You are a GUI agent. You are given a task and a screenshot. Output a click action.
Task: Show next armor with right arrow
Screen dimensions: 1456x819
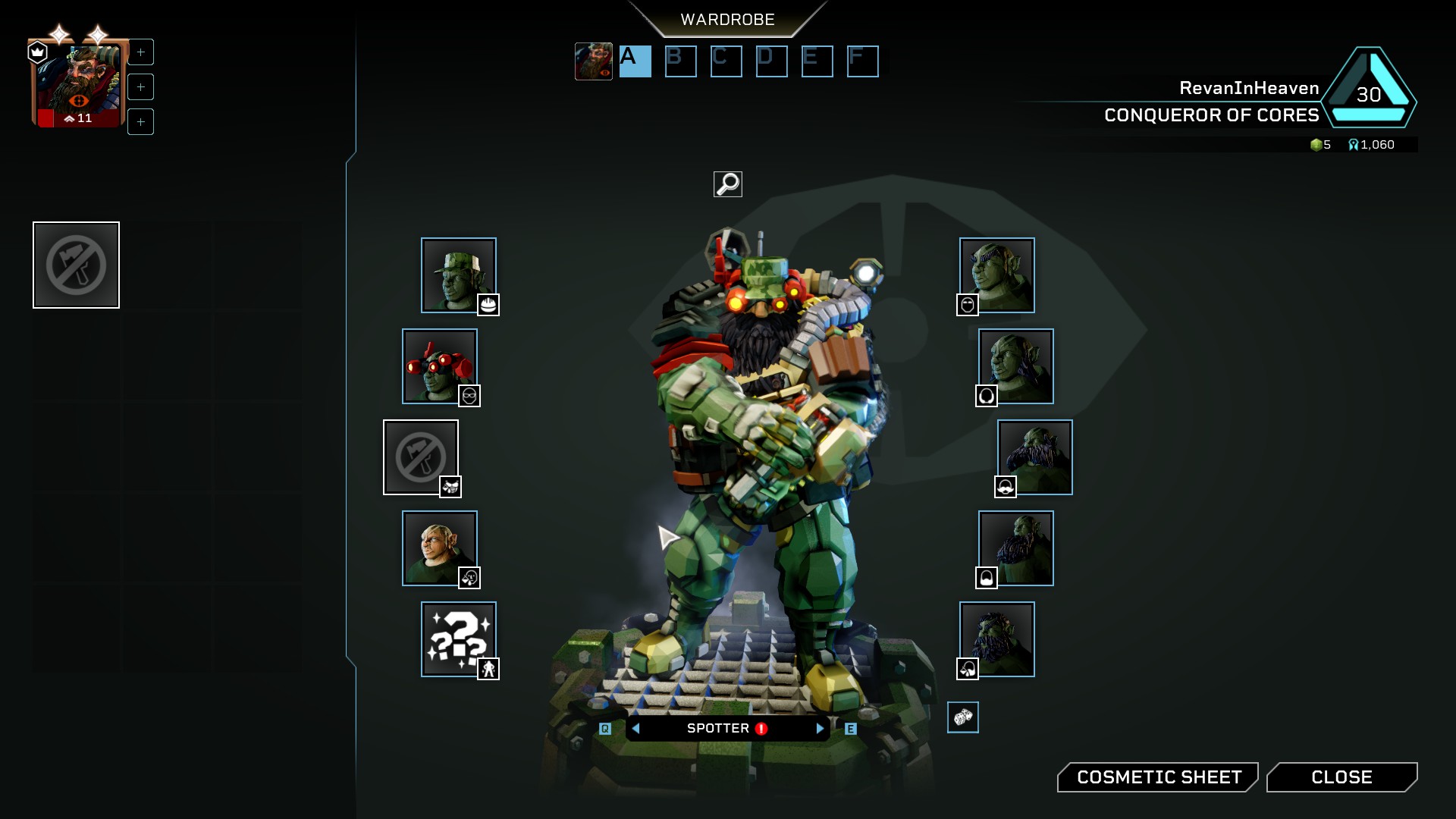[x=820, y=729]
